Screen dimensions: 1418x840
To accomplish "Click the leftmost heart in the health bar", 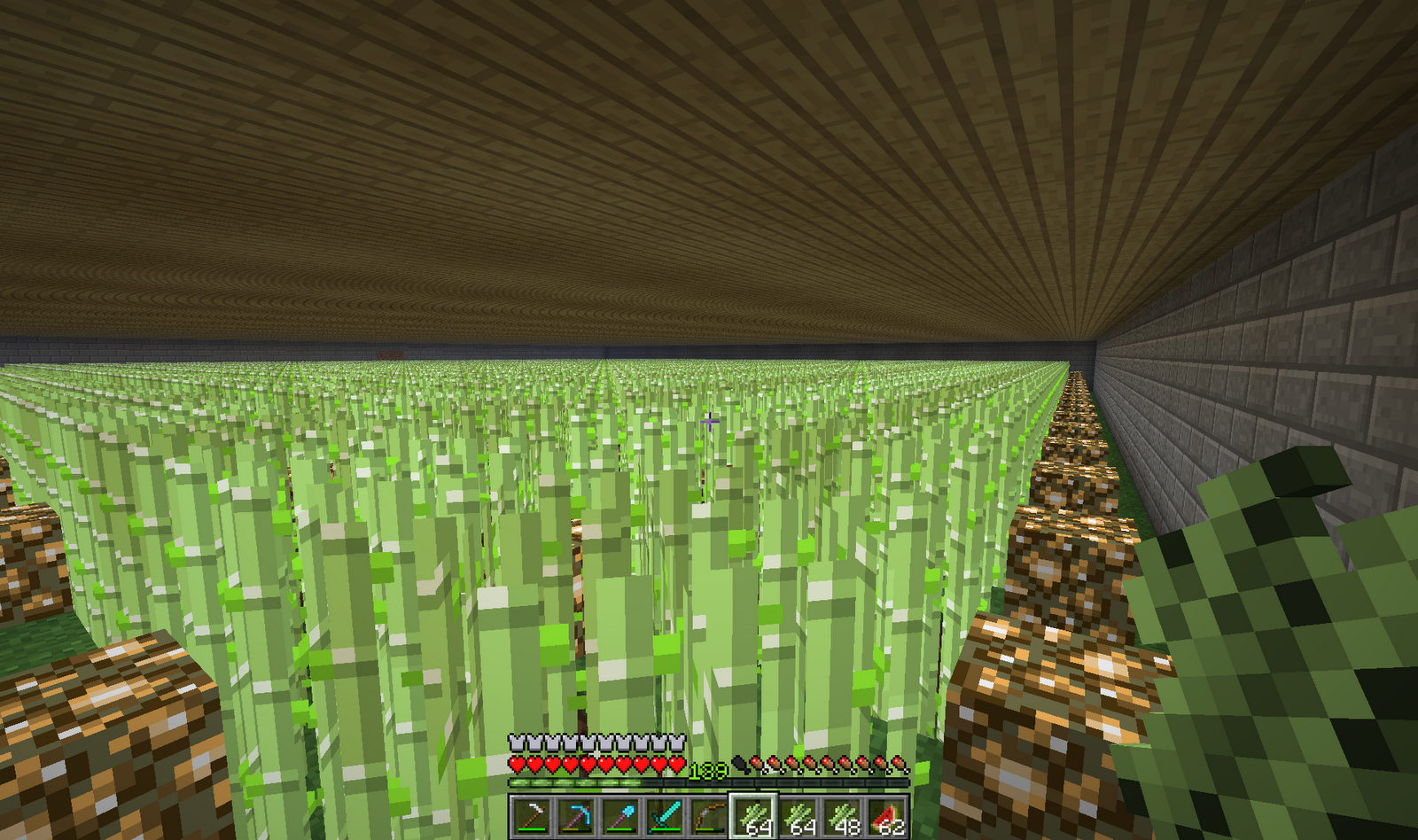I will pos(517,765).
